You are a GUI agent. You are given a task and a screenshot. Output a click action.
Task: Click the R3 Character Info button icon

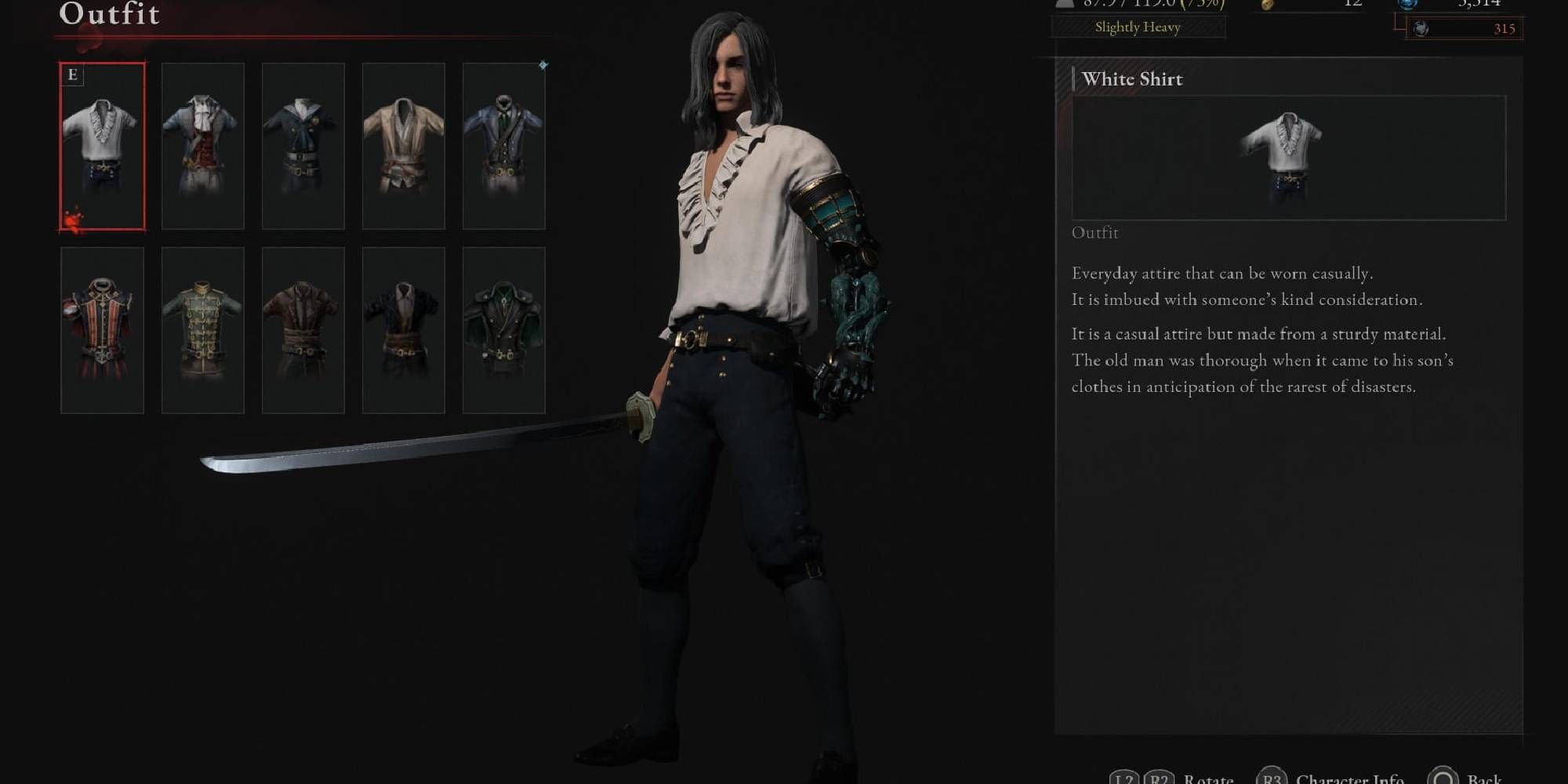coord(1272,780)
